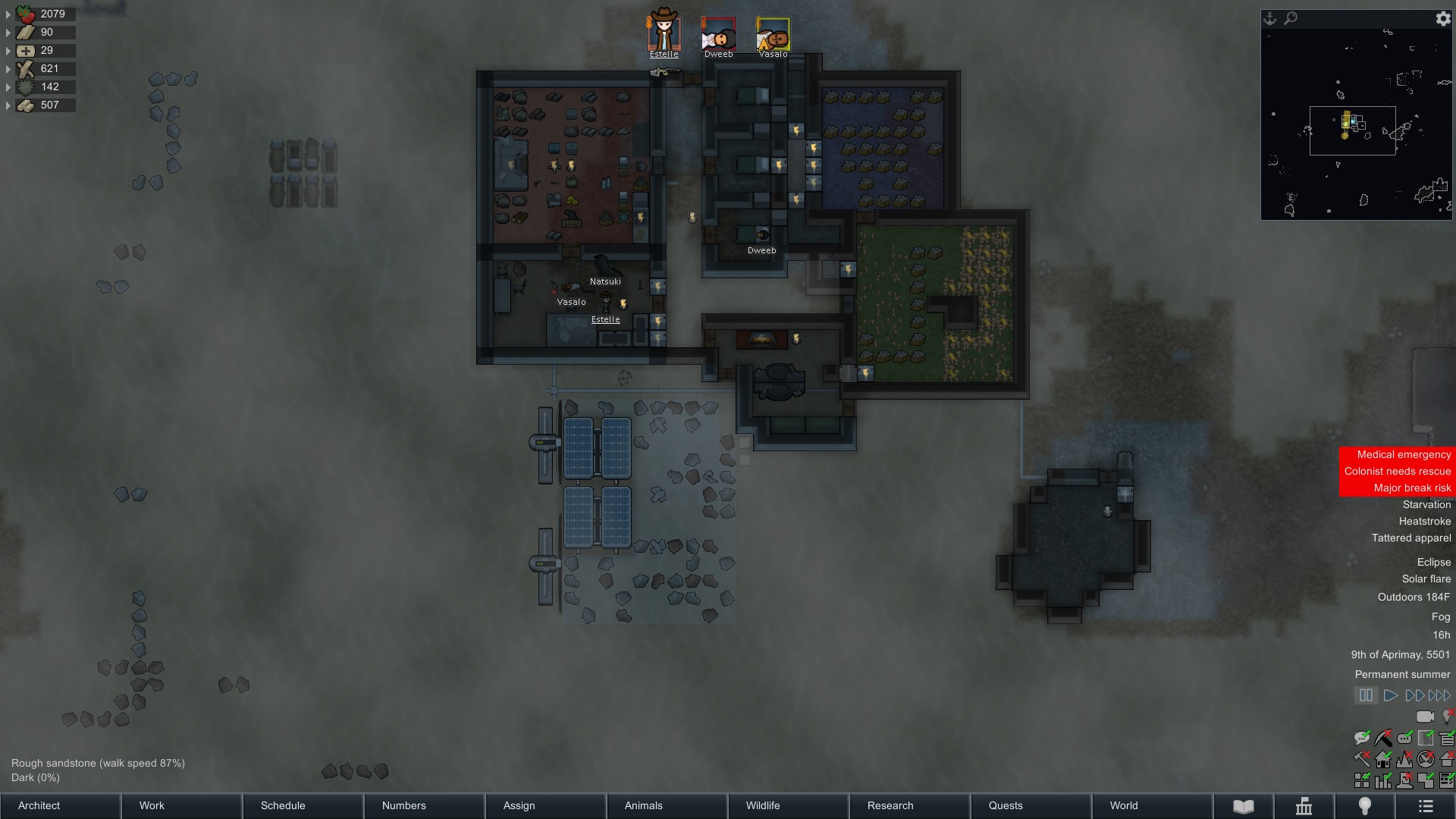The width and height of the screenshot is (1456, 819).
Task: Click the history graph icon on bottom bar
Action: [x=1304, y=805]
